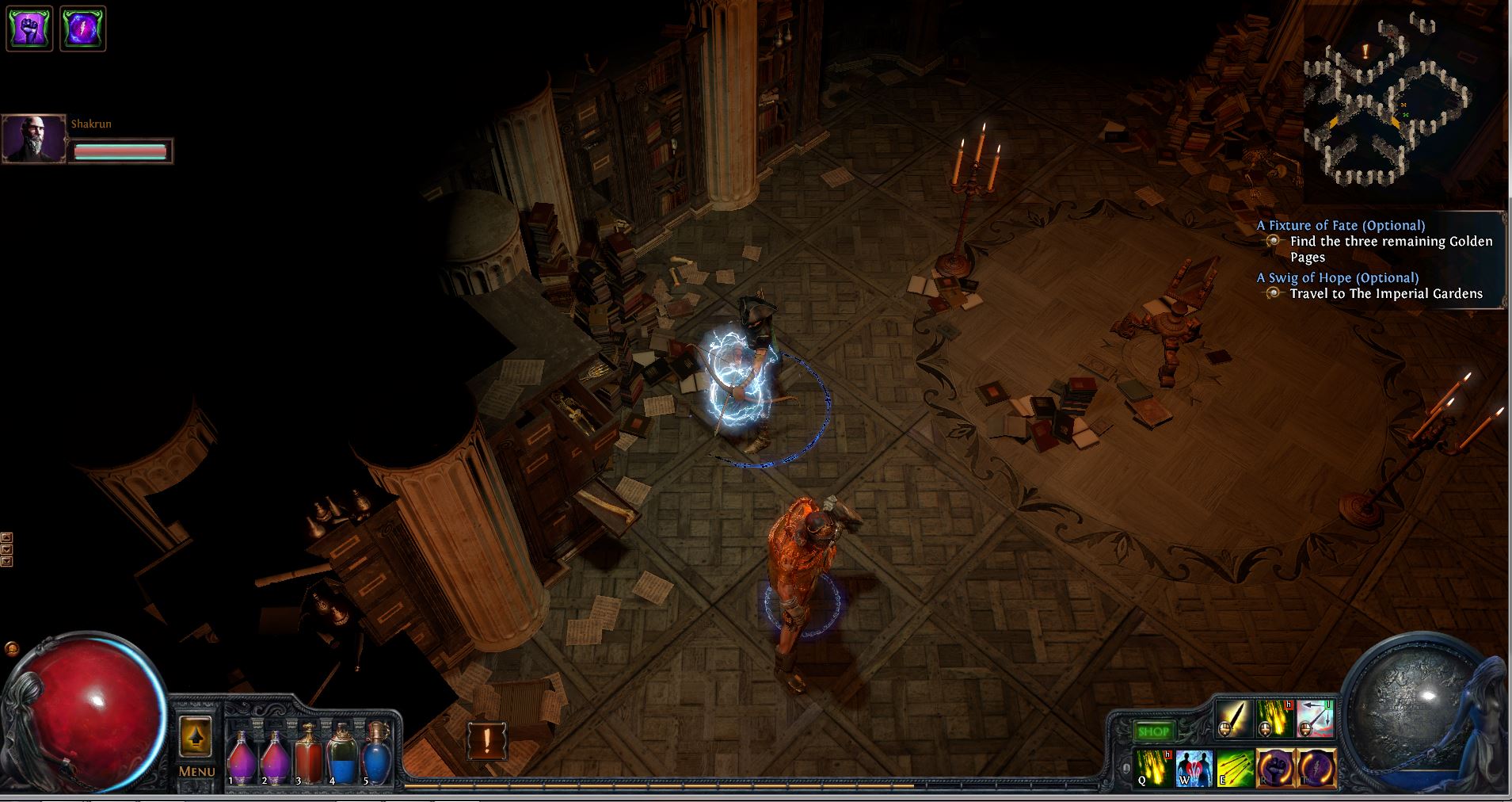Open the Menu button beside the life globe
The image size is (1512, 802).
pyautogui.click(x=196, y=747)
